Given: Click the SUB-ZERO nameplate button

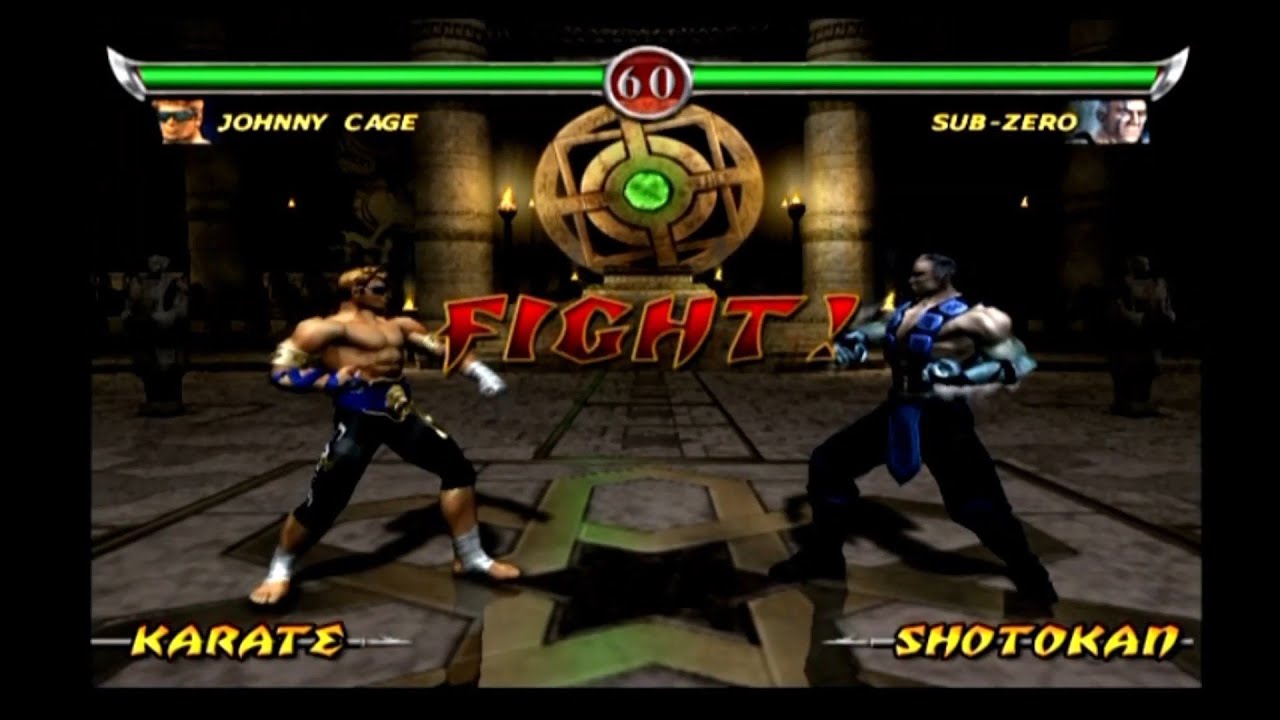Looking at the screenshot, I should click(x=1003, y=120).
